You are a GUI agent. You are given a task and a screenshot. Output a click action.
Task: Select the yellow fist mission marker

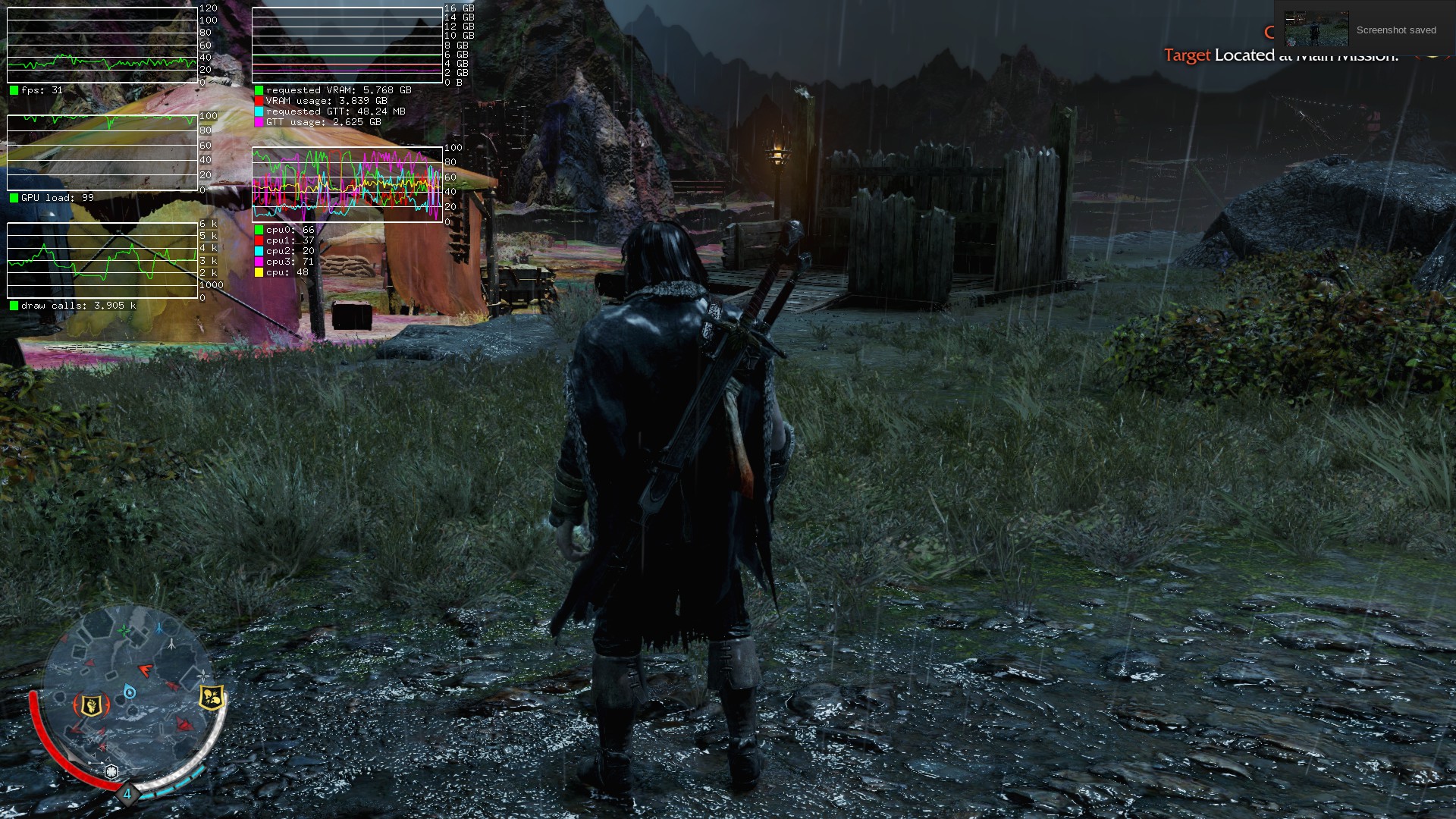pos(90,704)
